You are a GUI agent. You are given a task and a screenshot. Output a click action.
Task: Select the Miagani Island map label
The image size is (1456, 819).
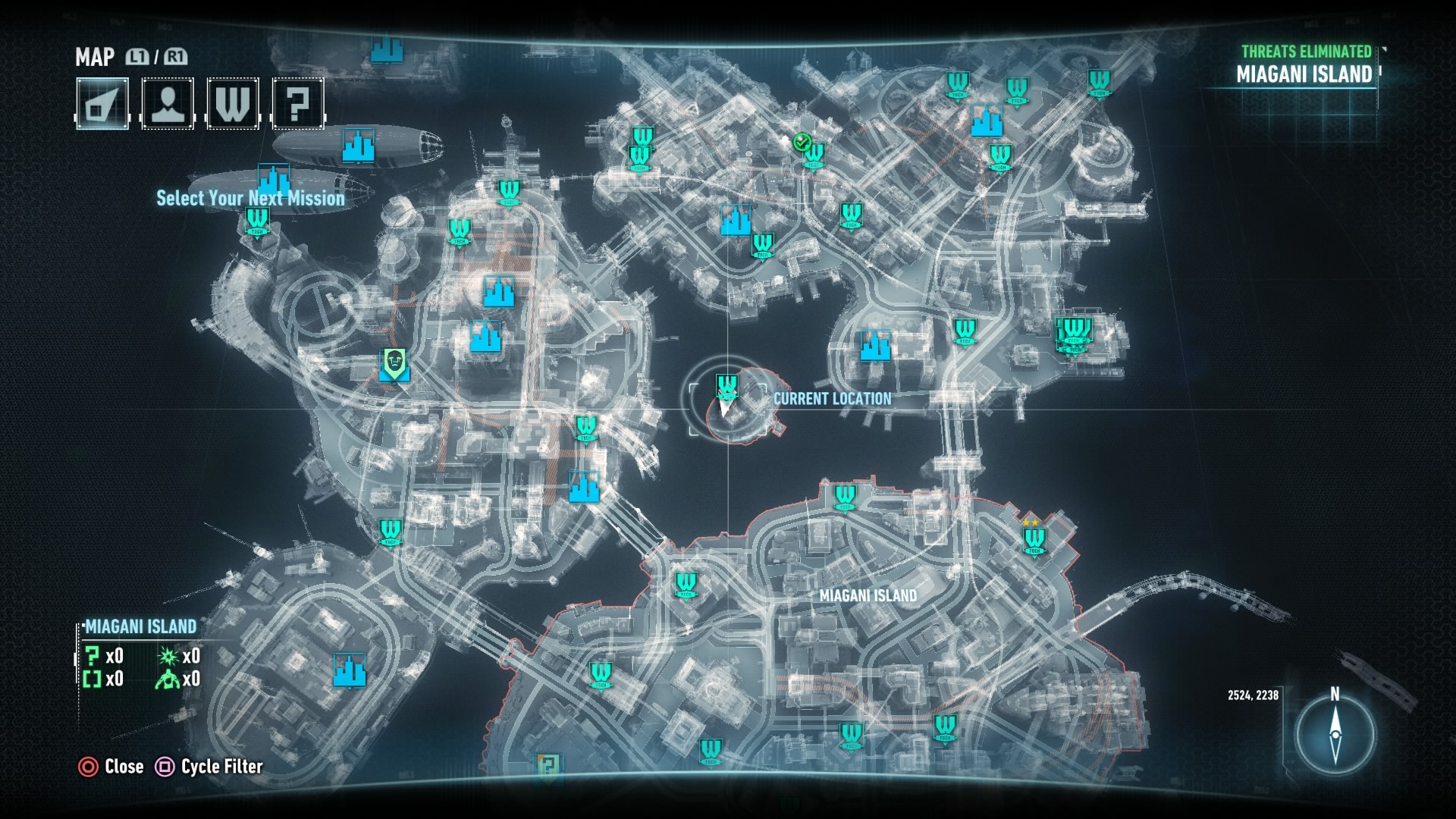point(868,596)
